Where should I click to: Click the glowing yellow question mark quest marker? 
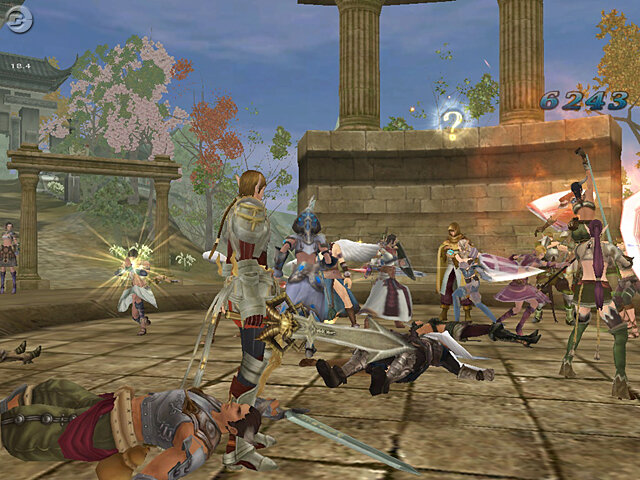point(453,123)
